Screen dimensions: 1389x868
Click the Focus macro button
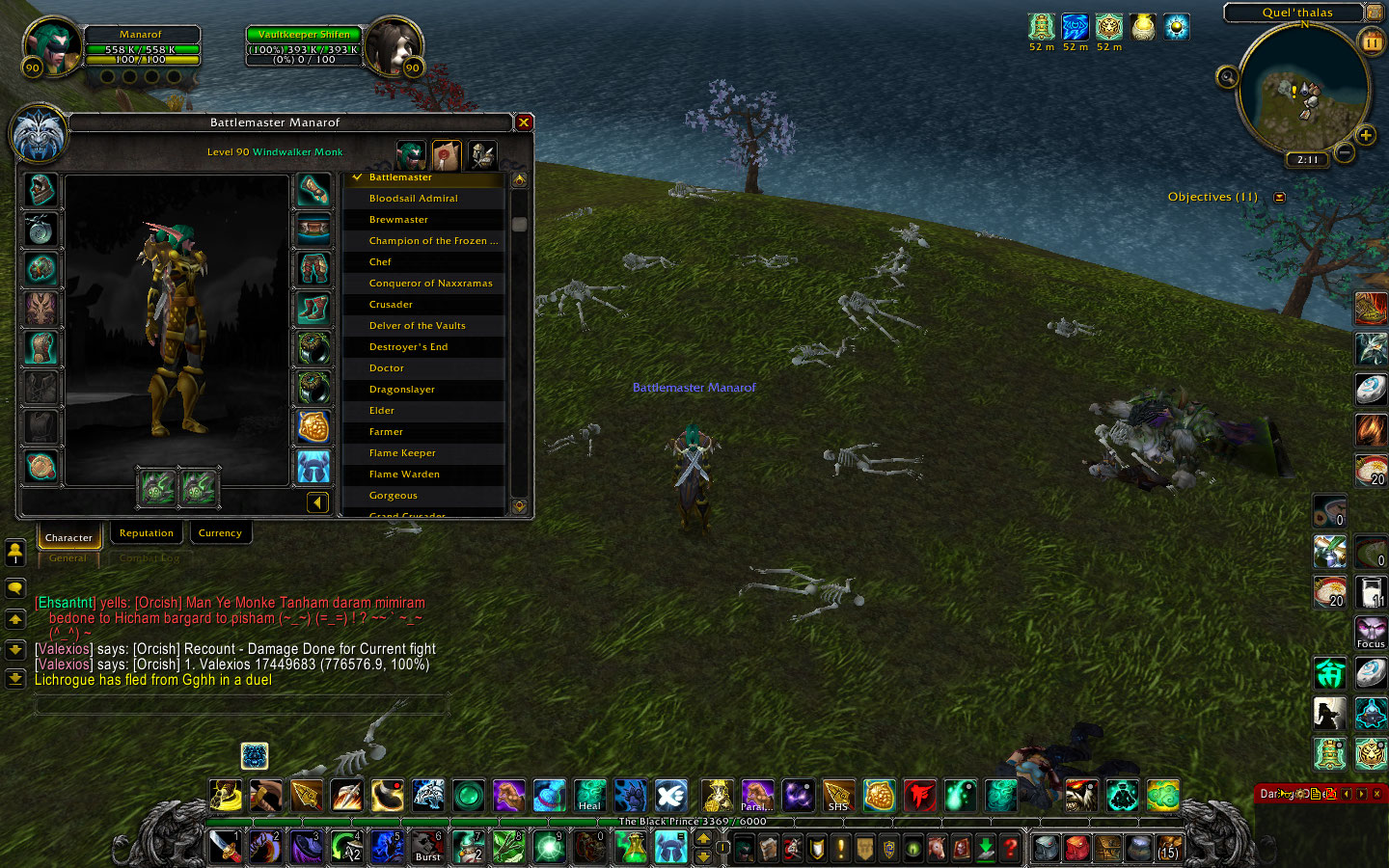point(1371,633)
